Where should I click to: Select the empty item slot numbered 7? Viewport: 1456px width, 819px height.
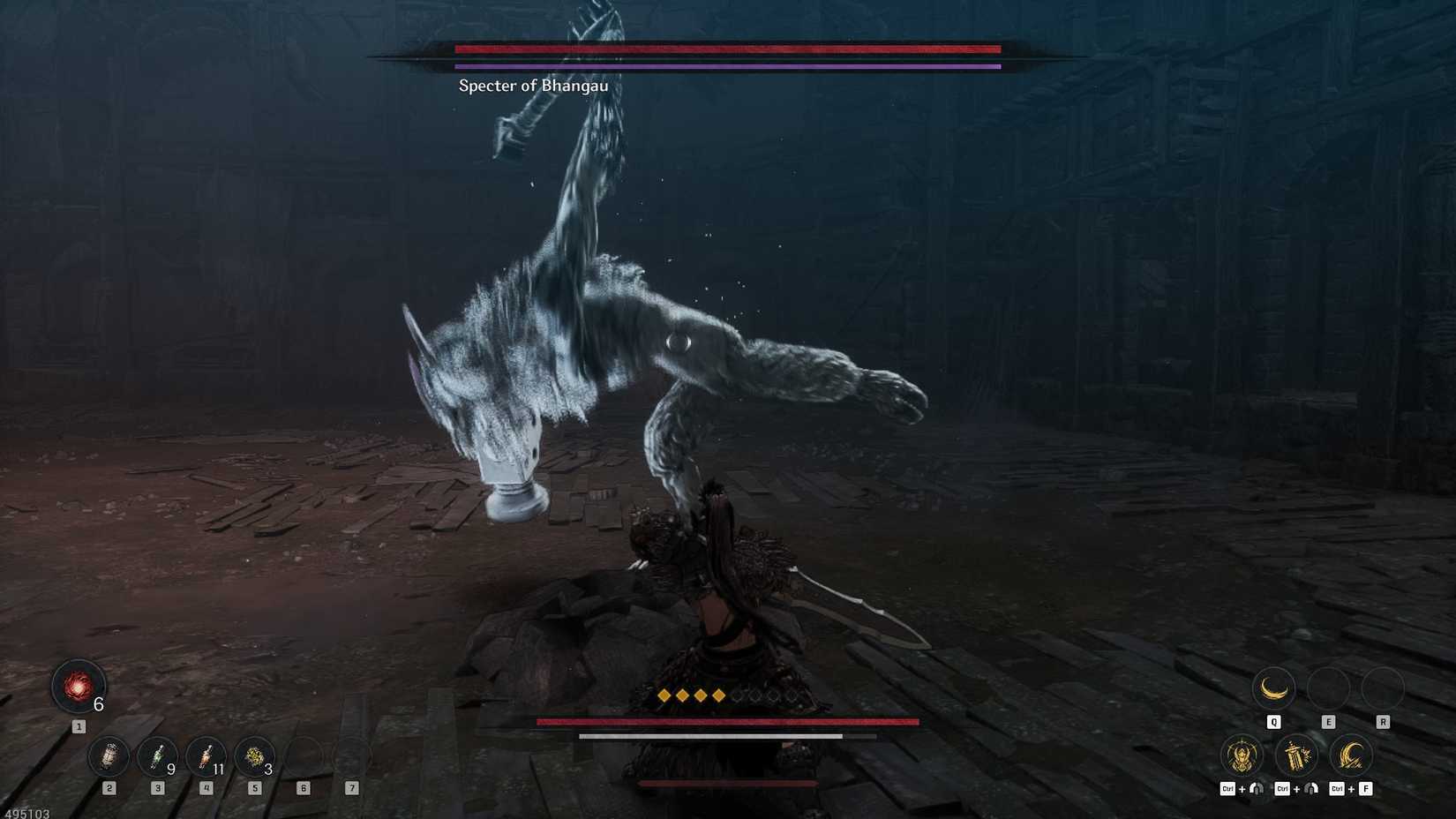353,757
